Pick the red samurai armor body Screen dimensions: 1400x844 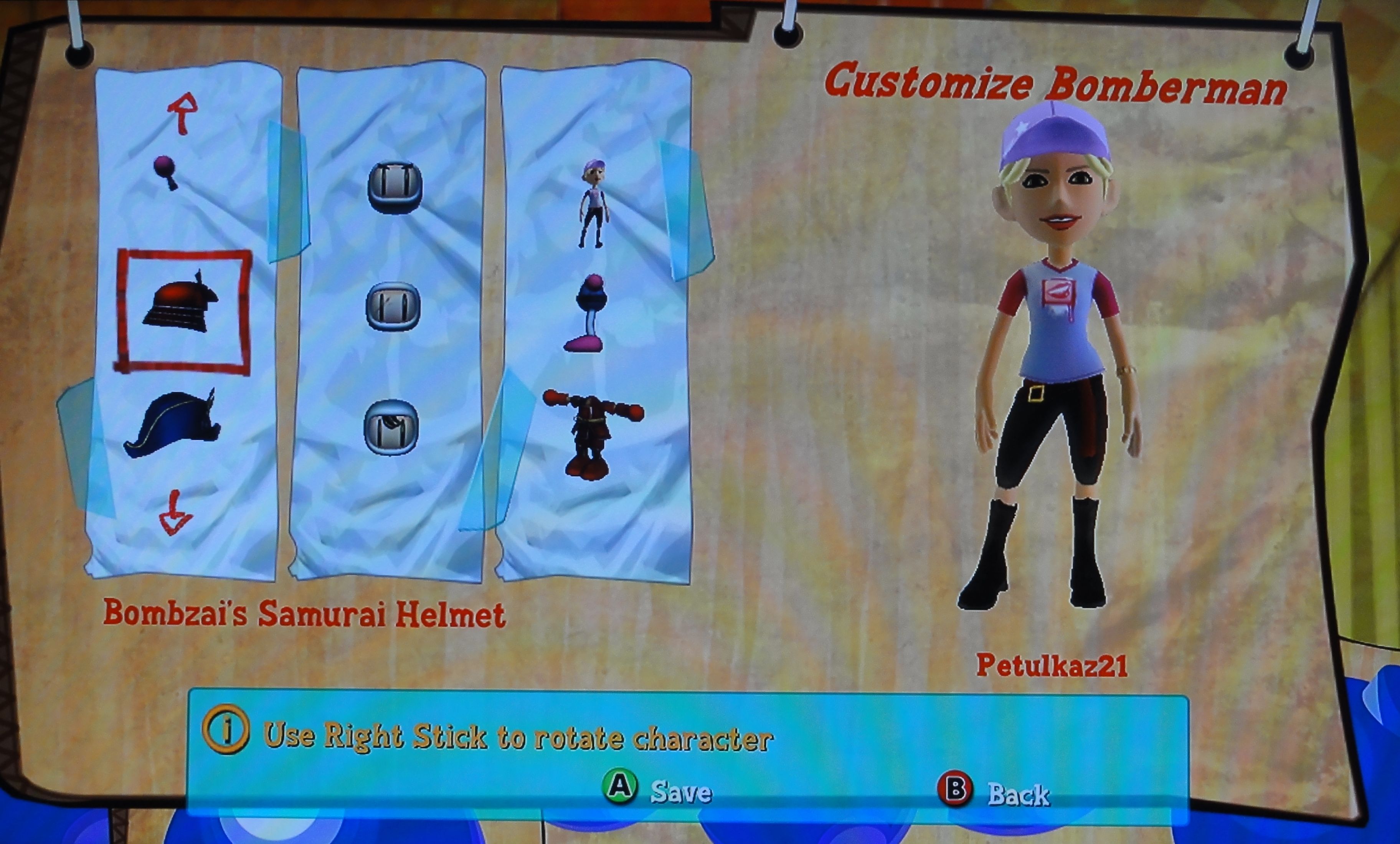click(x=591, y=433)
